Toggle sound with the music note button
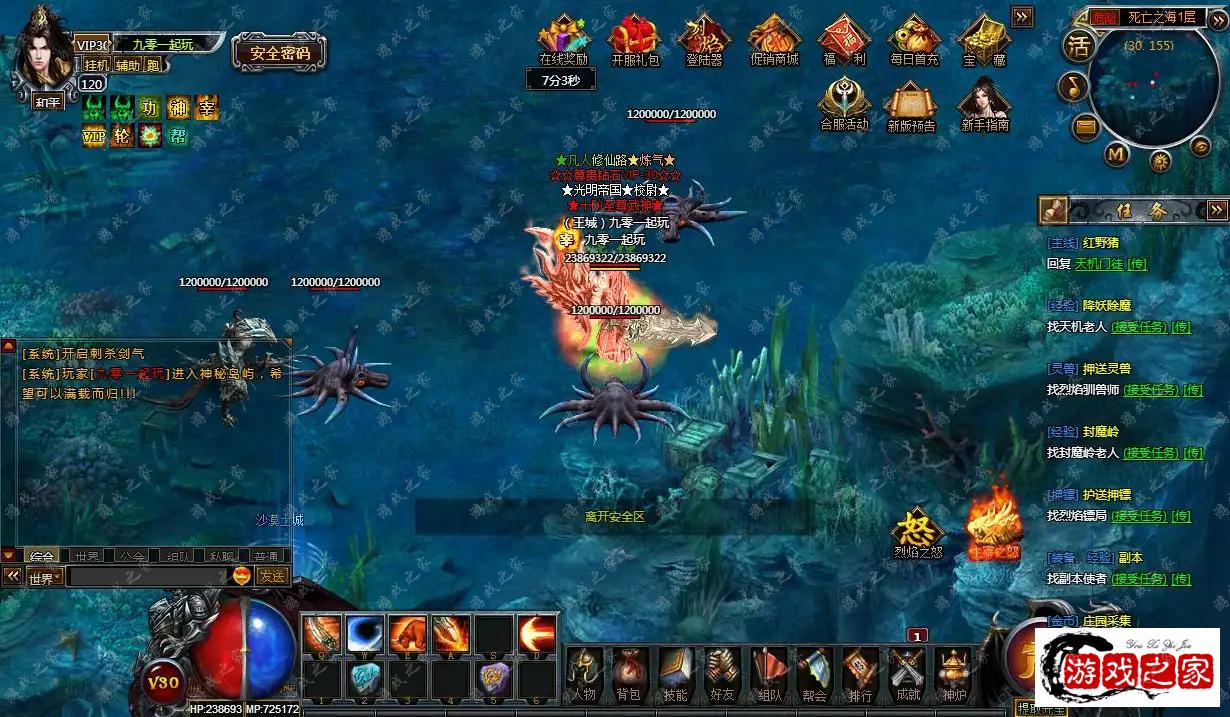This screenshot has height=717, width=1230. tap(1074, 87)
